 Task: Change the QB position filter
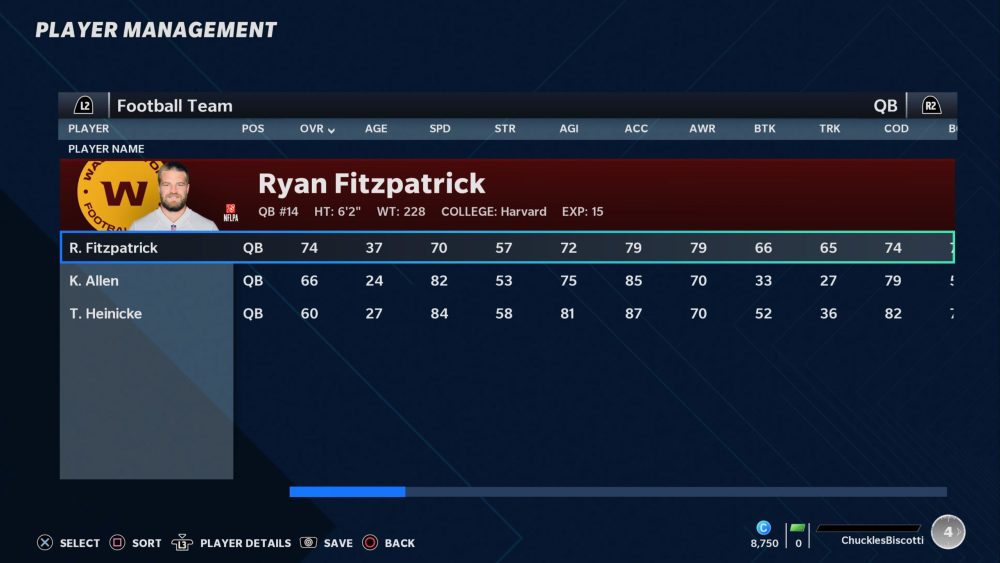[885, 106]
